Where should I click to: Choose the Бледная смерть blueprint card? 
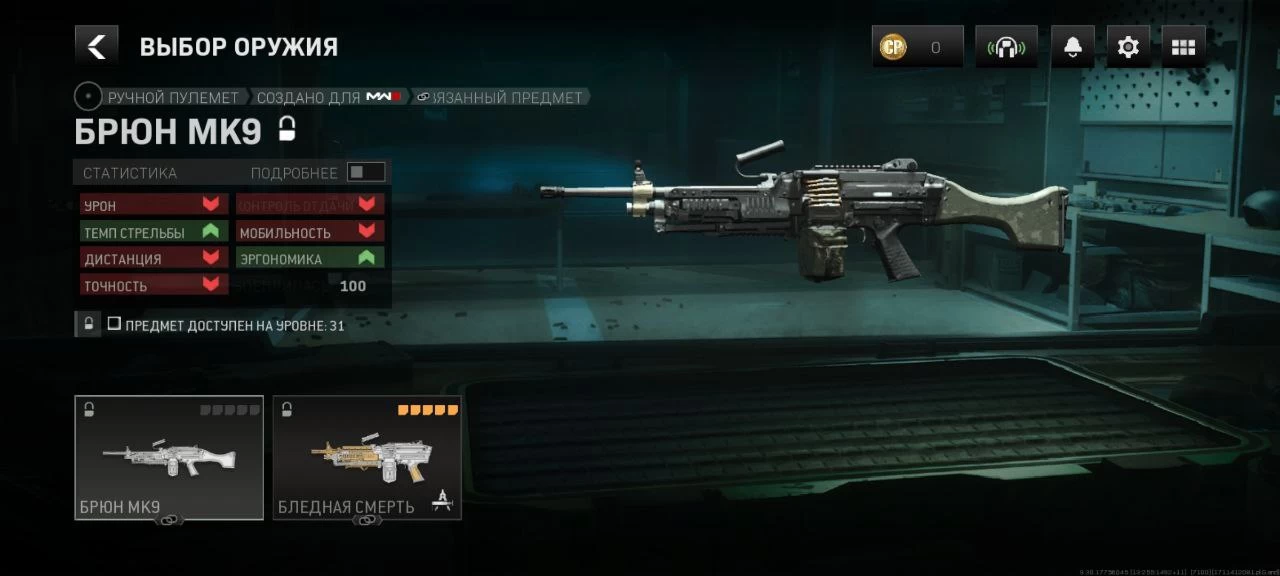tap(367, 457)
